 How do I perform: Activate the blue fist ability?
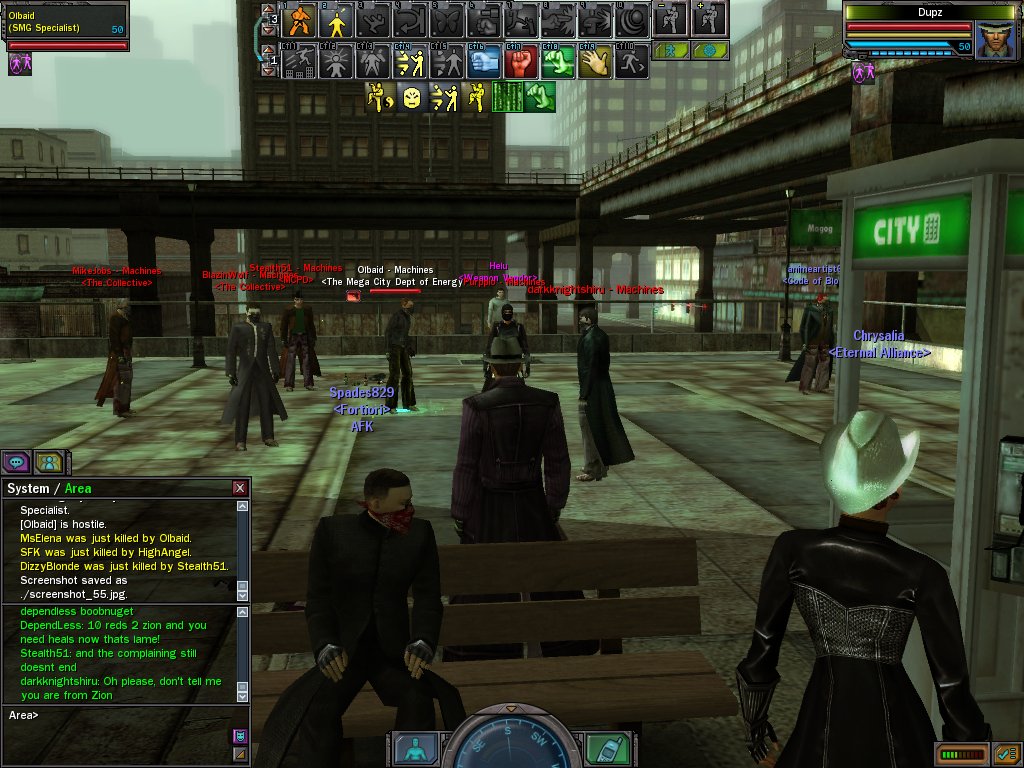point(484,62)
